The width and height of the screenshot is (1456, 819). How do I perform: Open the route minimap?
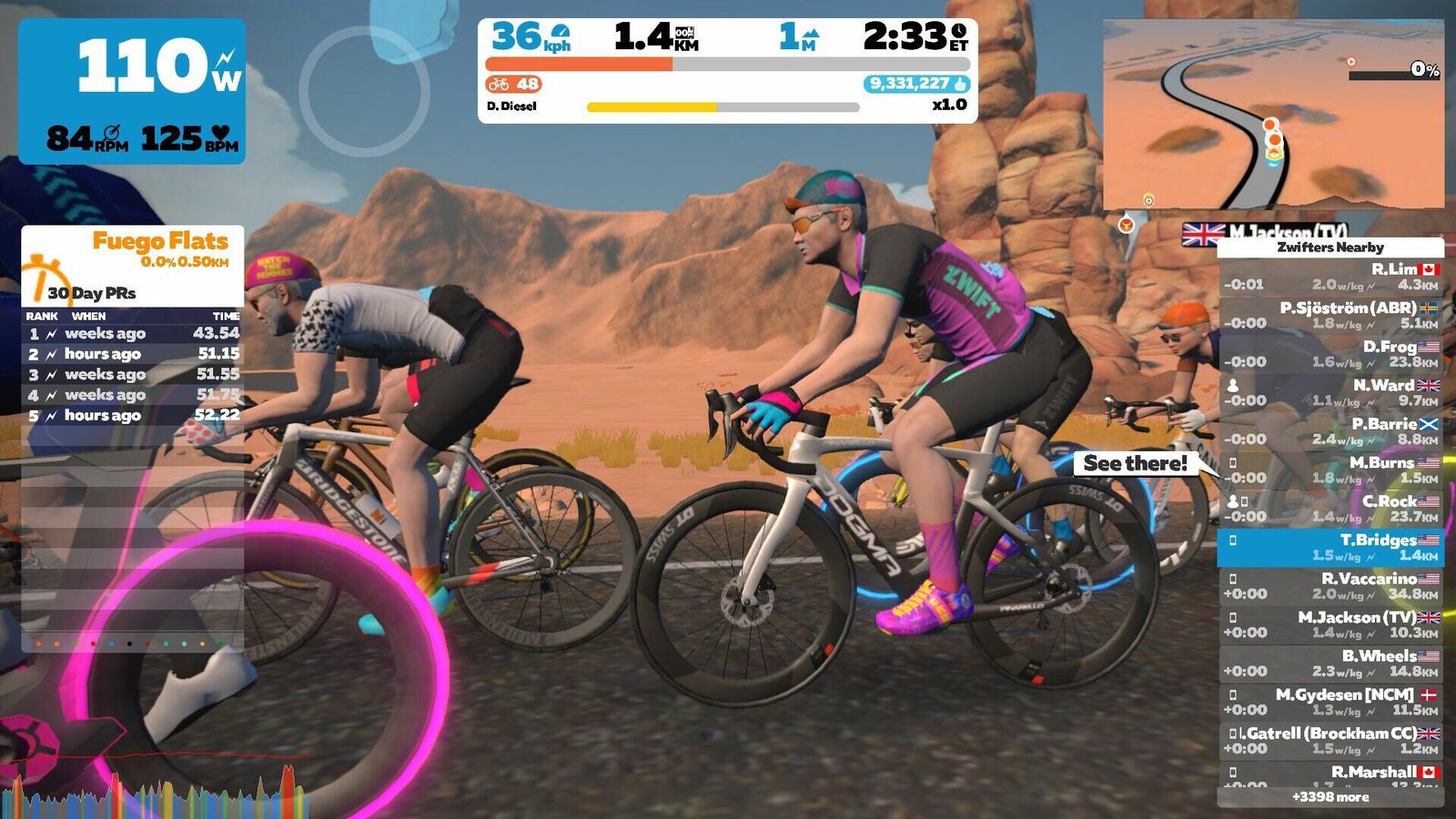[x=1273, y=115]
